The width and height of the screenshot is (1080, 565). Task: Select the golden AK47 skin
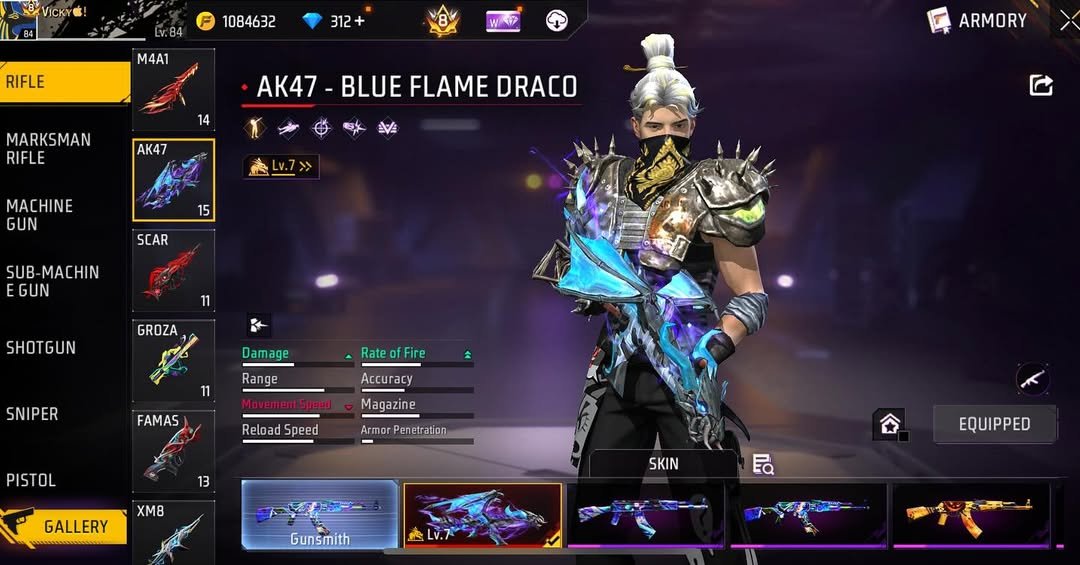click(970, 515)
